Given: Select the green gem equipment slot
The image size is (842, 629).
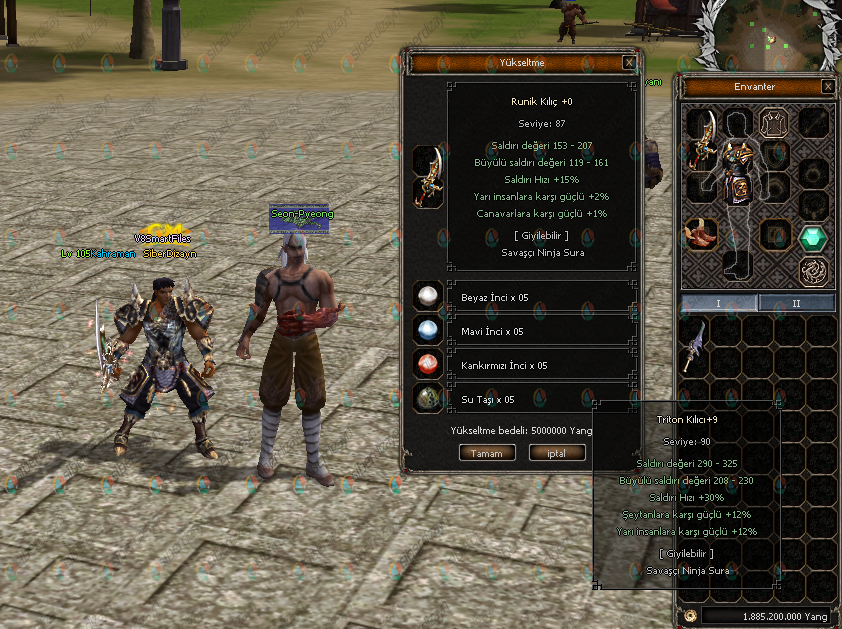Looking at the screenshot, I should click(812, 238).
